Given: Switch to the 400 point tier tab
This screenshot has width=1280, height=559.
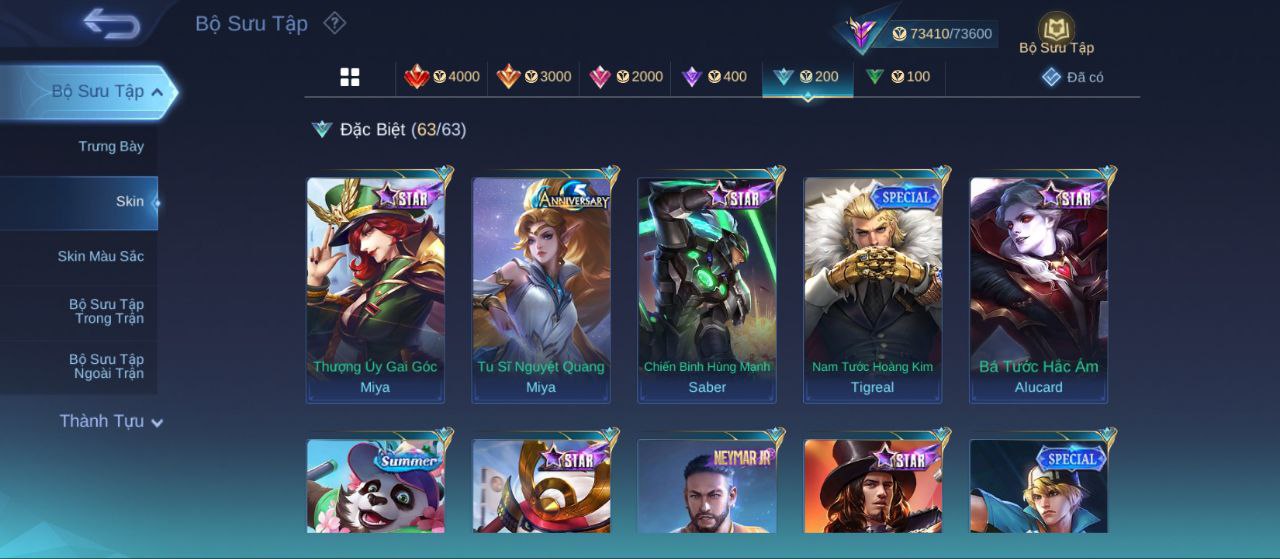Looking at the screenshot, I should (x=715, y=77).
